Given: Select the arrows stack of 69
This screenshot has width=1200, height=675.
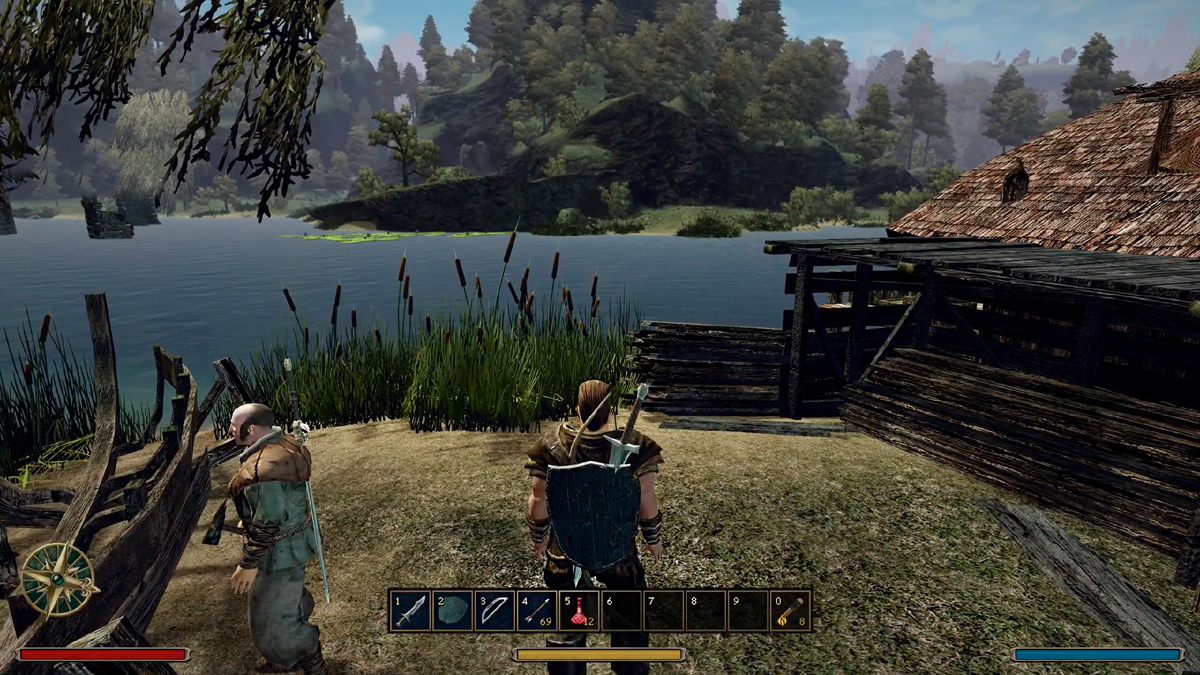Looking at the screenshot, I should 537,610.
